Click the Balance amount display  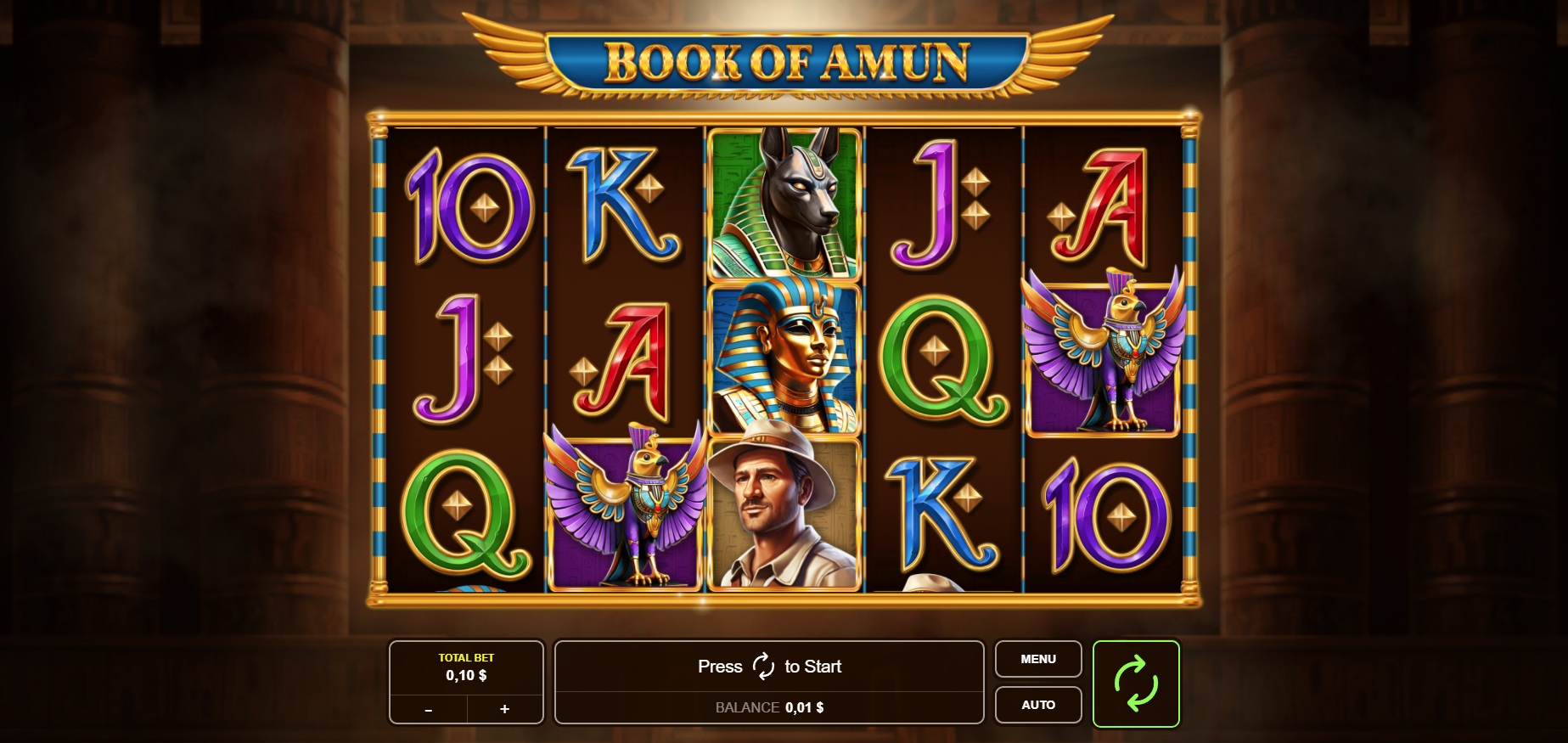coord(769,706)
